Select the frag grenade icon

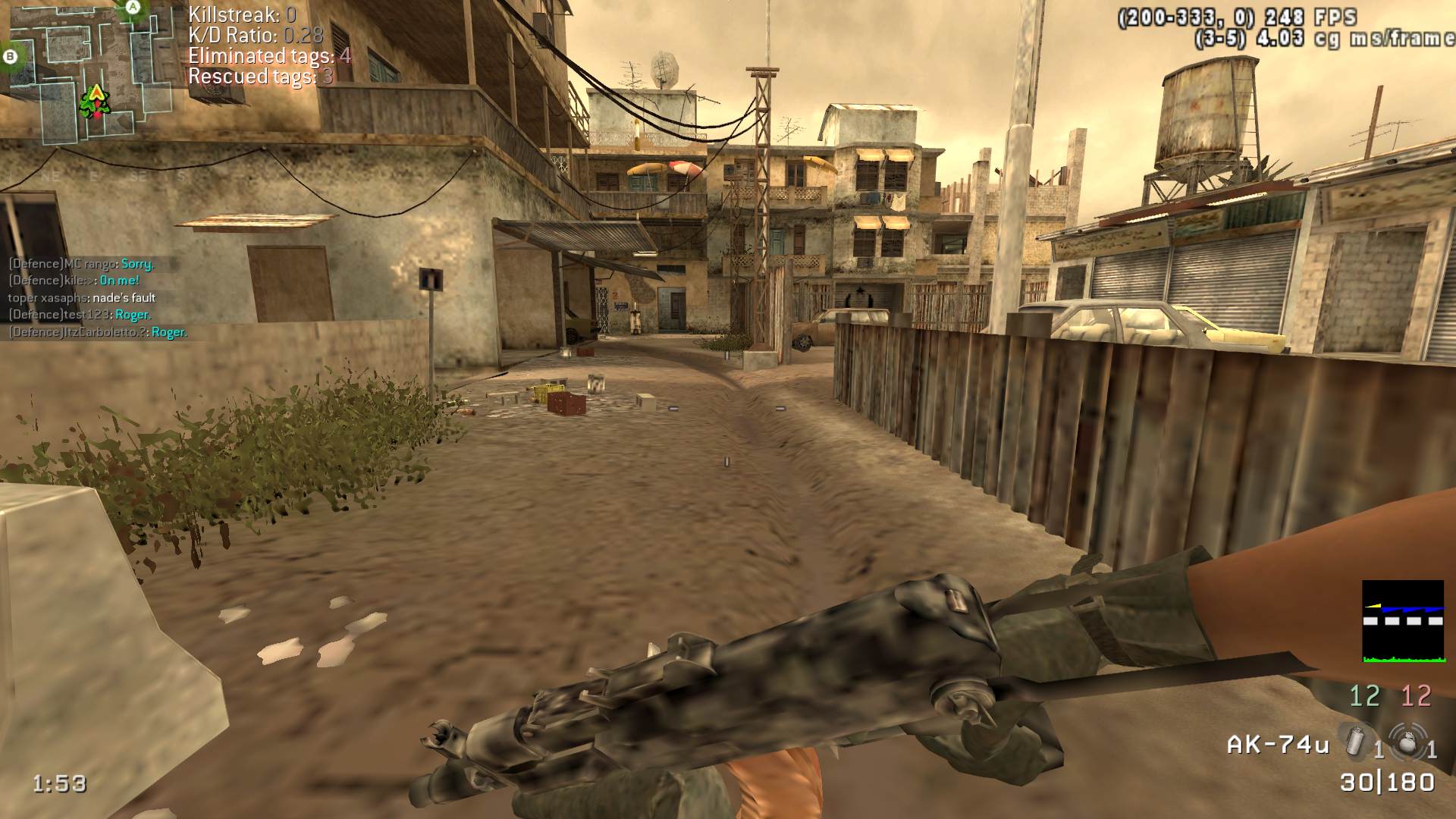point(1407,742)
